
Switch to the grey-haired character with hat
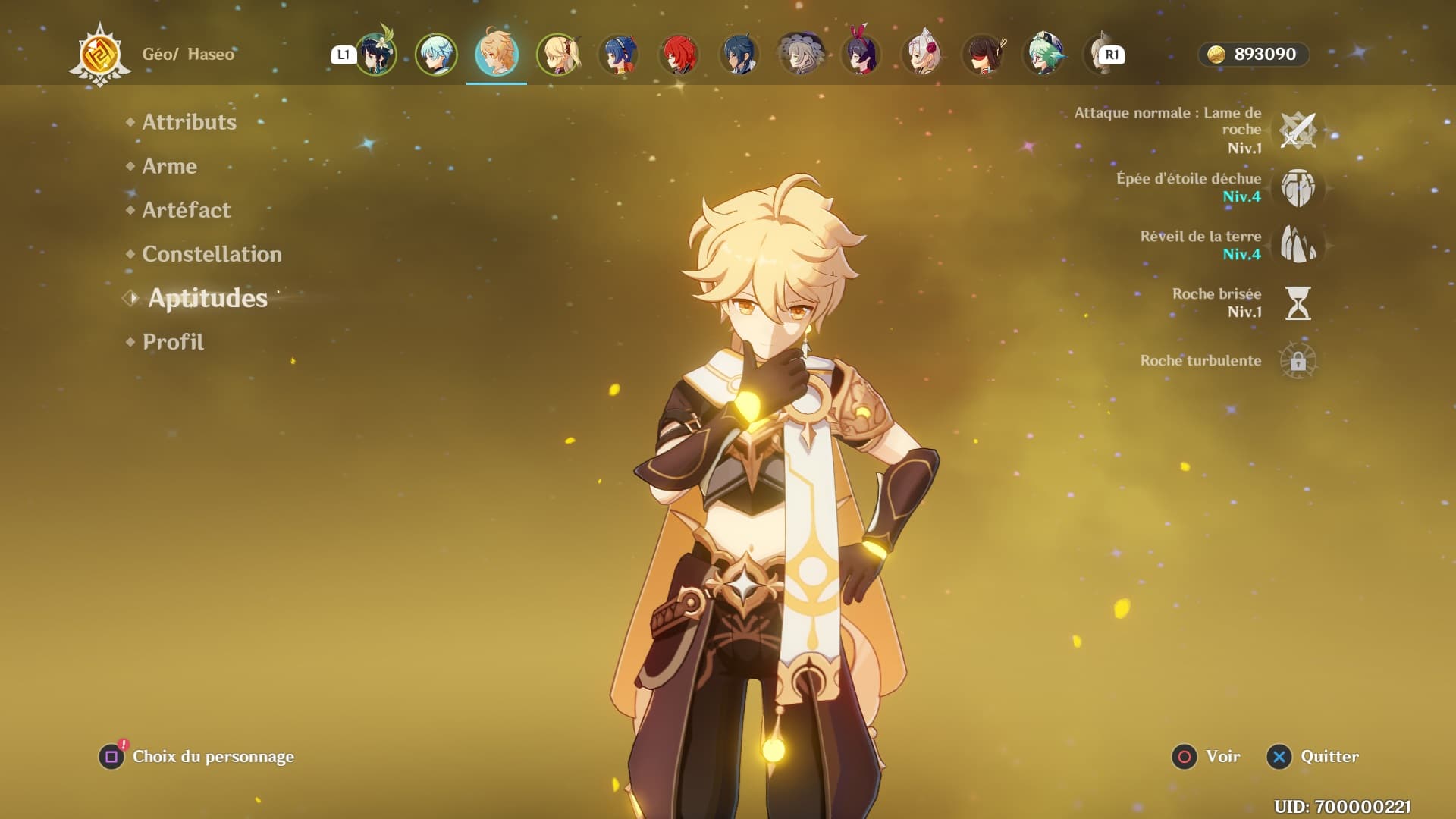[800, 55]
